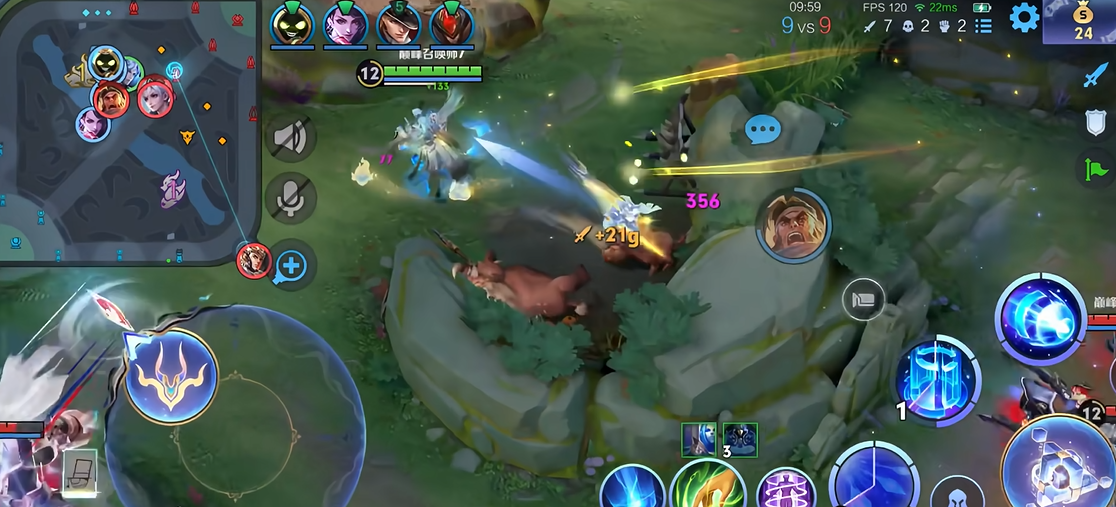This screenshot has width=1116, height=507.
Task: Click the blue plus button beside minimap
Action: click(x=292, y=266)
